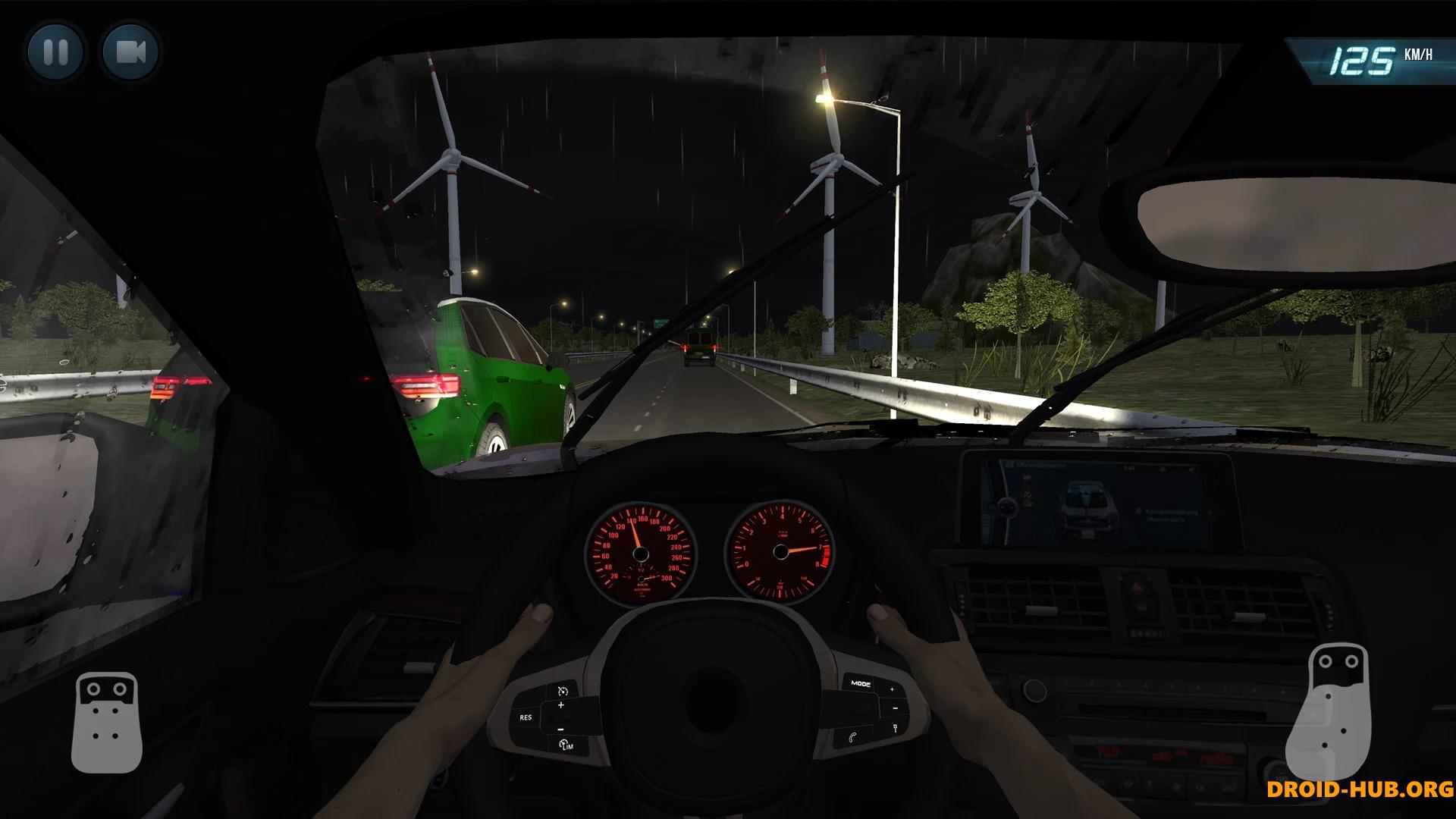The width and height of the screenshot is (1456, 819).
Task: Tap the cruise control icon on the steering wheel
Action: (x=563, y=691)
